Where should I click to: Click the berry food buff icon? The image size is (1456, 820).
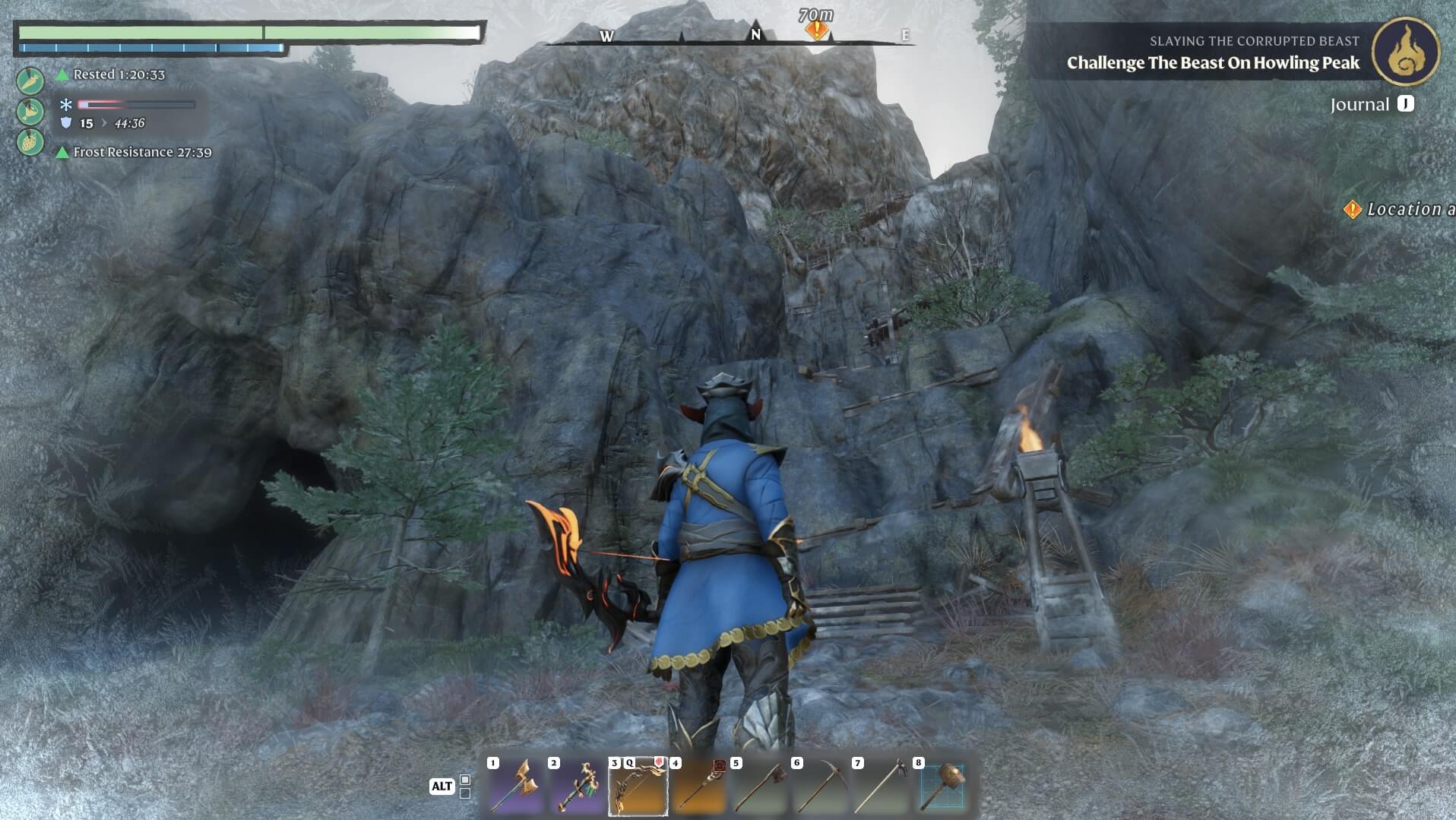click(x=30, y=142)
